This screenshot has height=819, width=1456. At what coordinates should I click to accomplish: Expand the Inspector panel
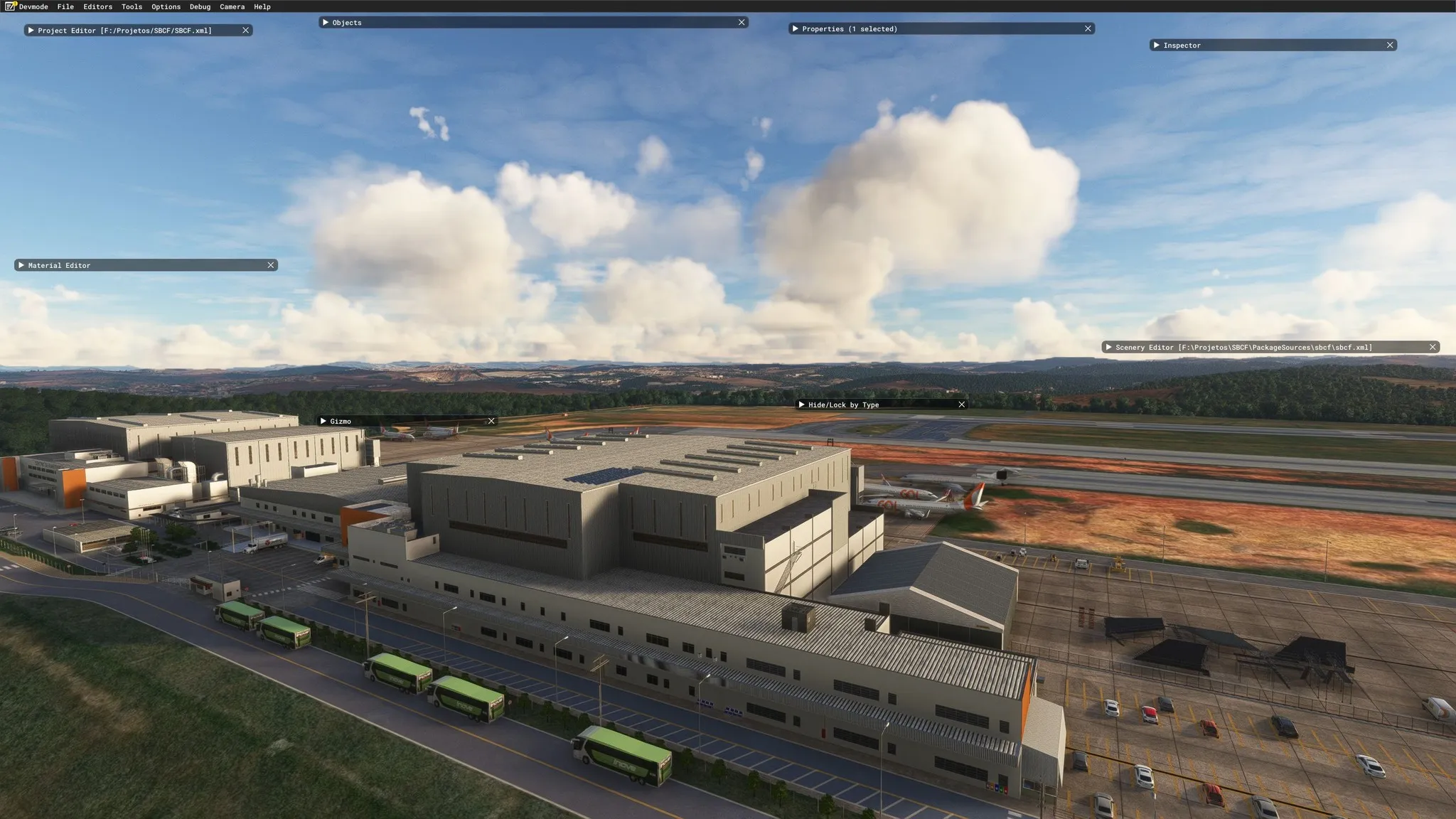[1157, 45]
